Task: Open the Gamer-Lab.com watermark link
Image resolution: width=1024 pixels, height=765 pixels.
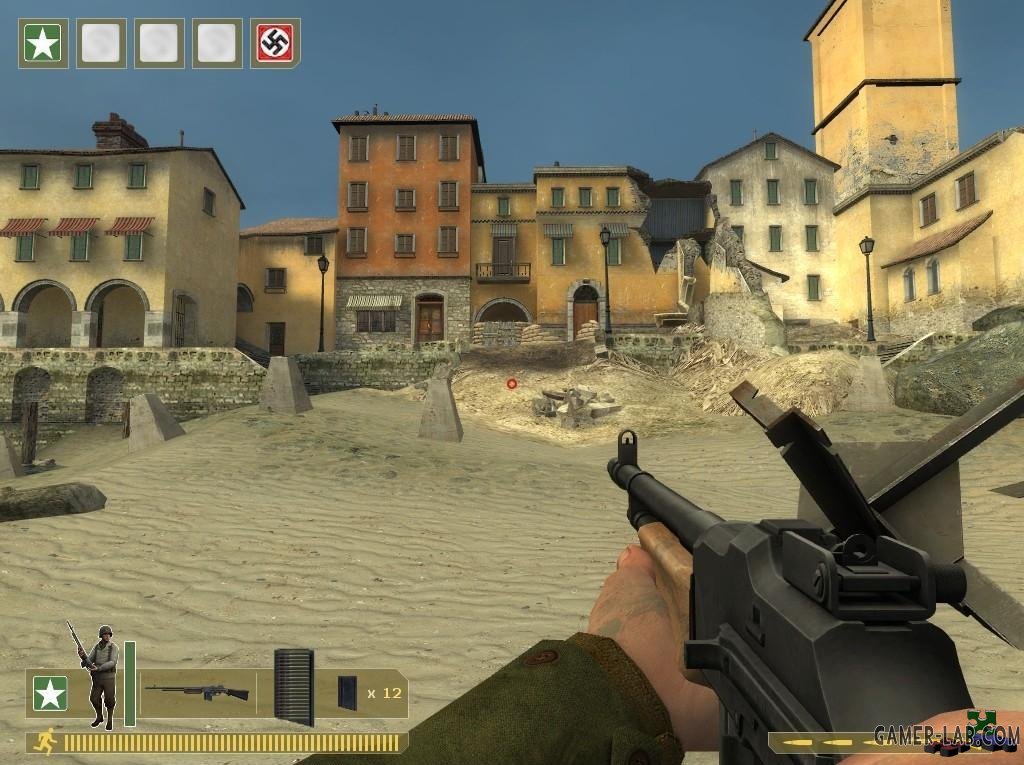Action: 945,737
